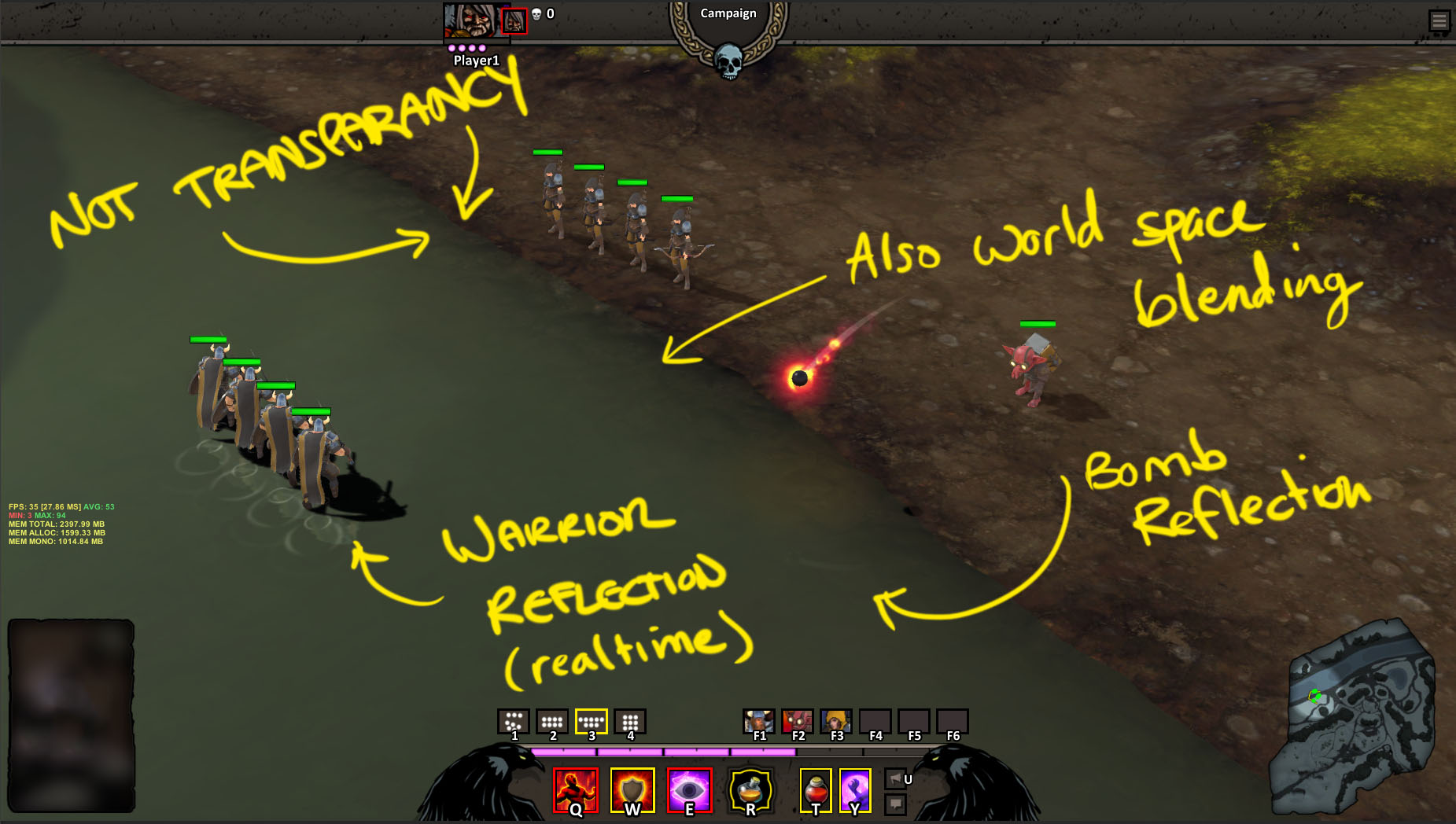Viewport: 1456px width, 824px height.
Task: Open the hamburger menu in top-right corner
Action: (1439, 20)
